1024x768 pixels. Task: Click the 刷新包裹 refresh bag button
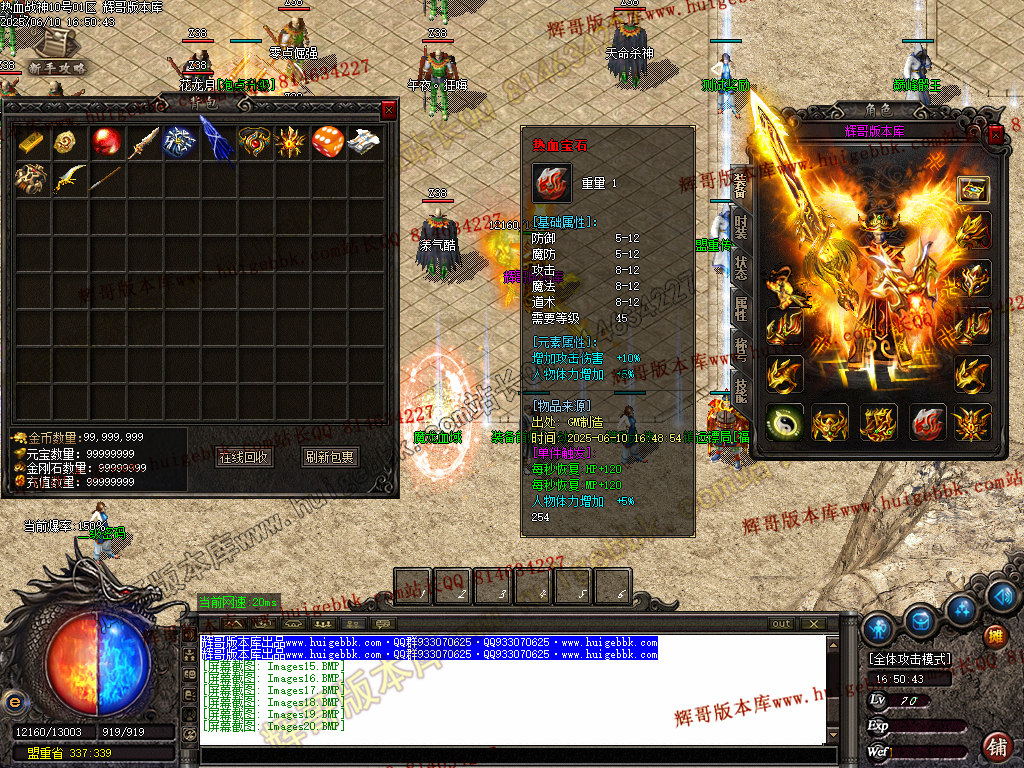pos(330,457)
